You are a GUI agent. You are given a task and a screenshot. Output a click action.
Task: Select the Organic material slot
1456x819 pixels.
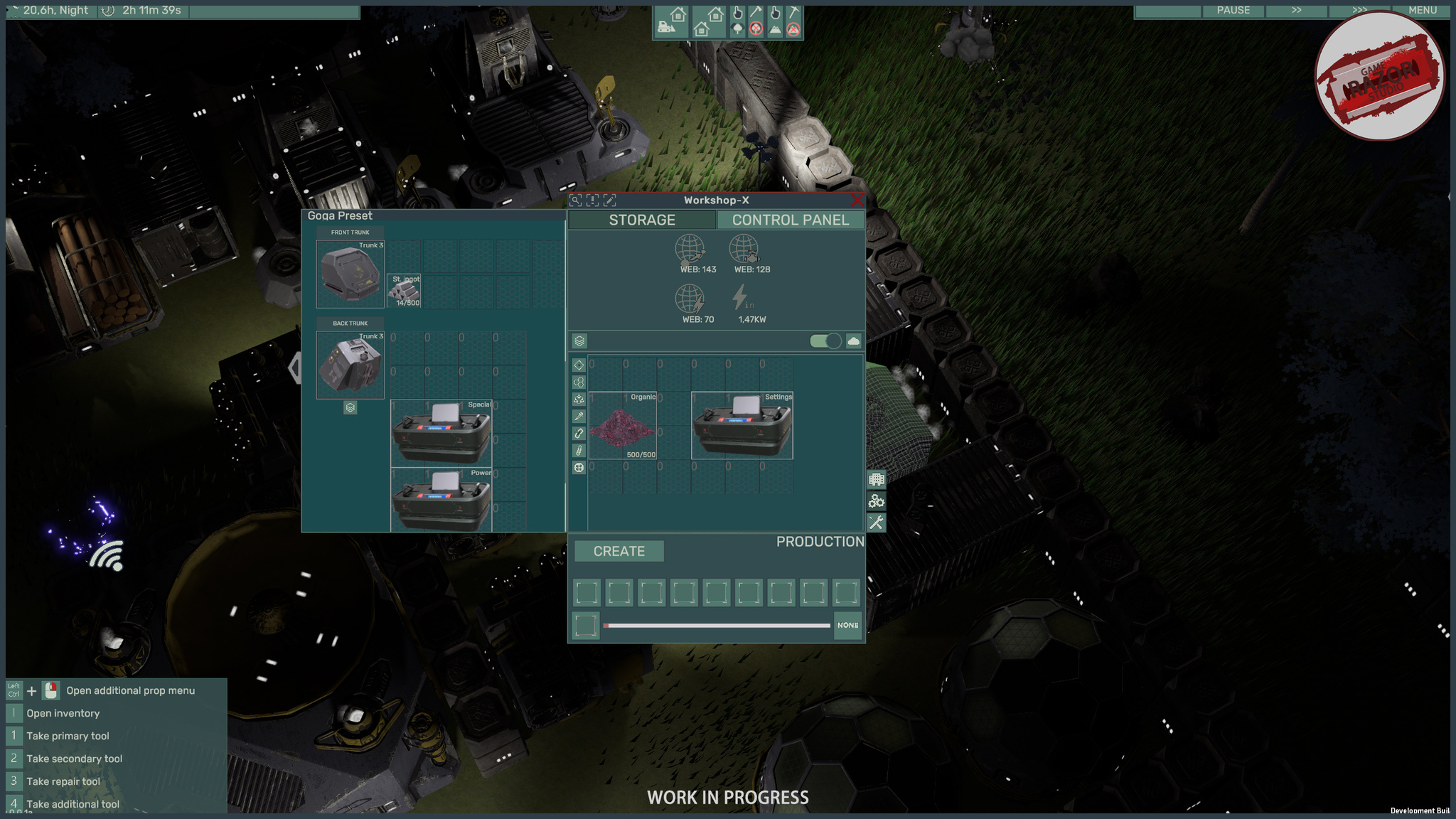tap(623, 426)
